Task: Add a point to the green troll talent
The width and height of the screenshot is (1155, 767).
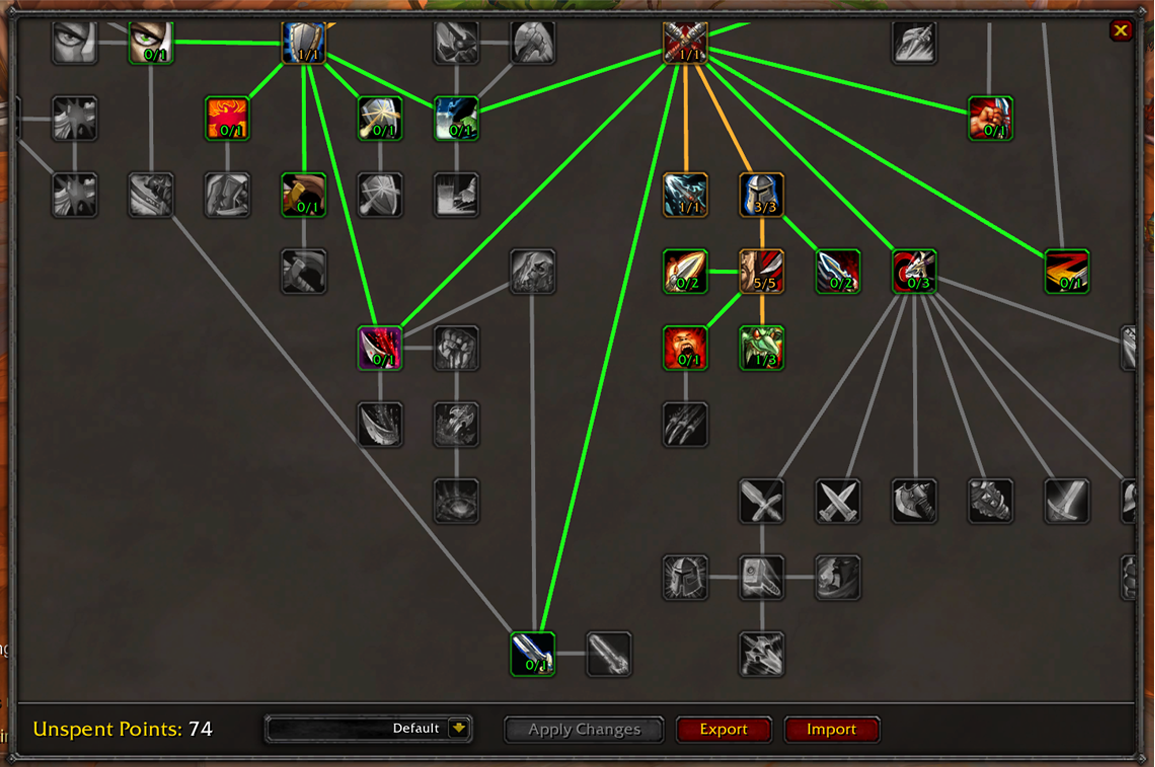Action: [x=762, y=348]
